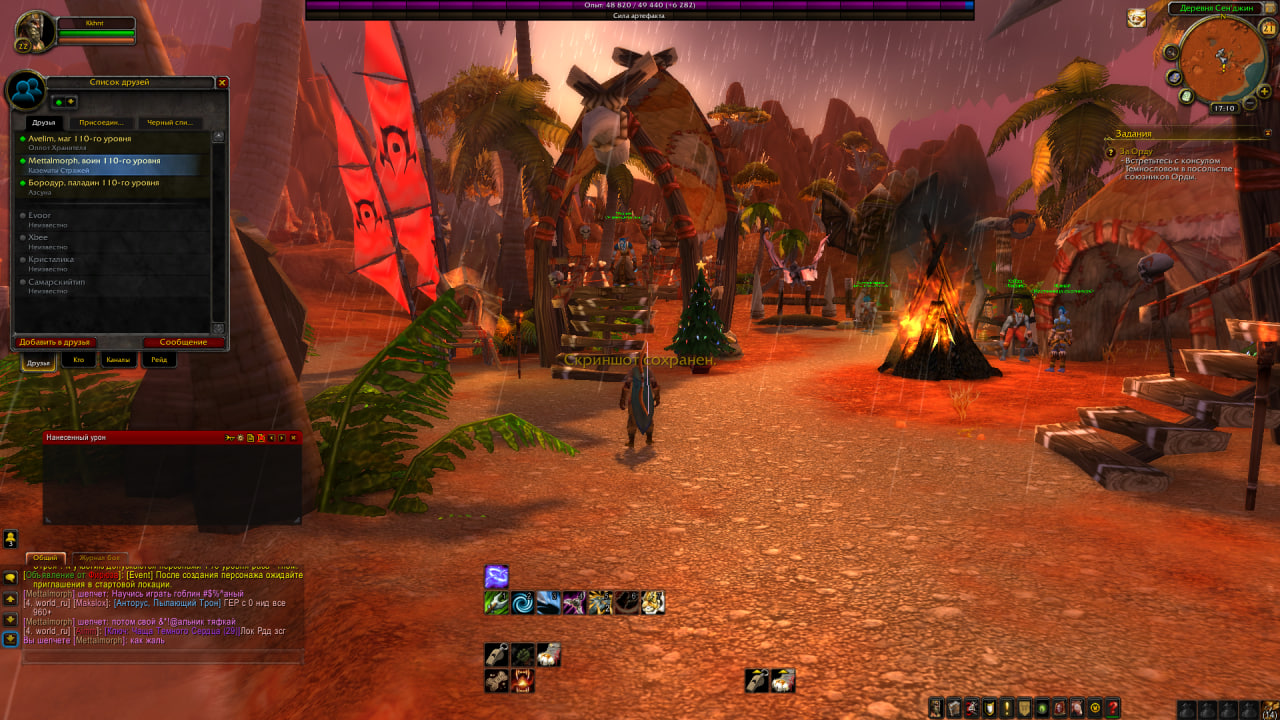
Task: Switch to the Кто bottom tab
Action: 79,360
